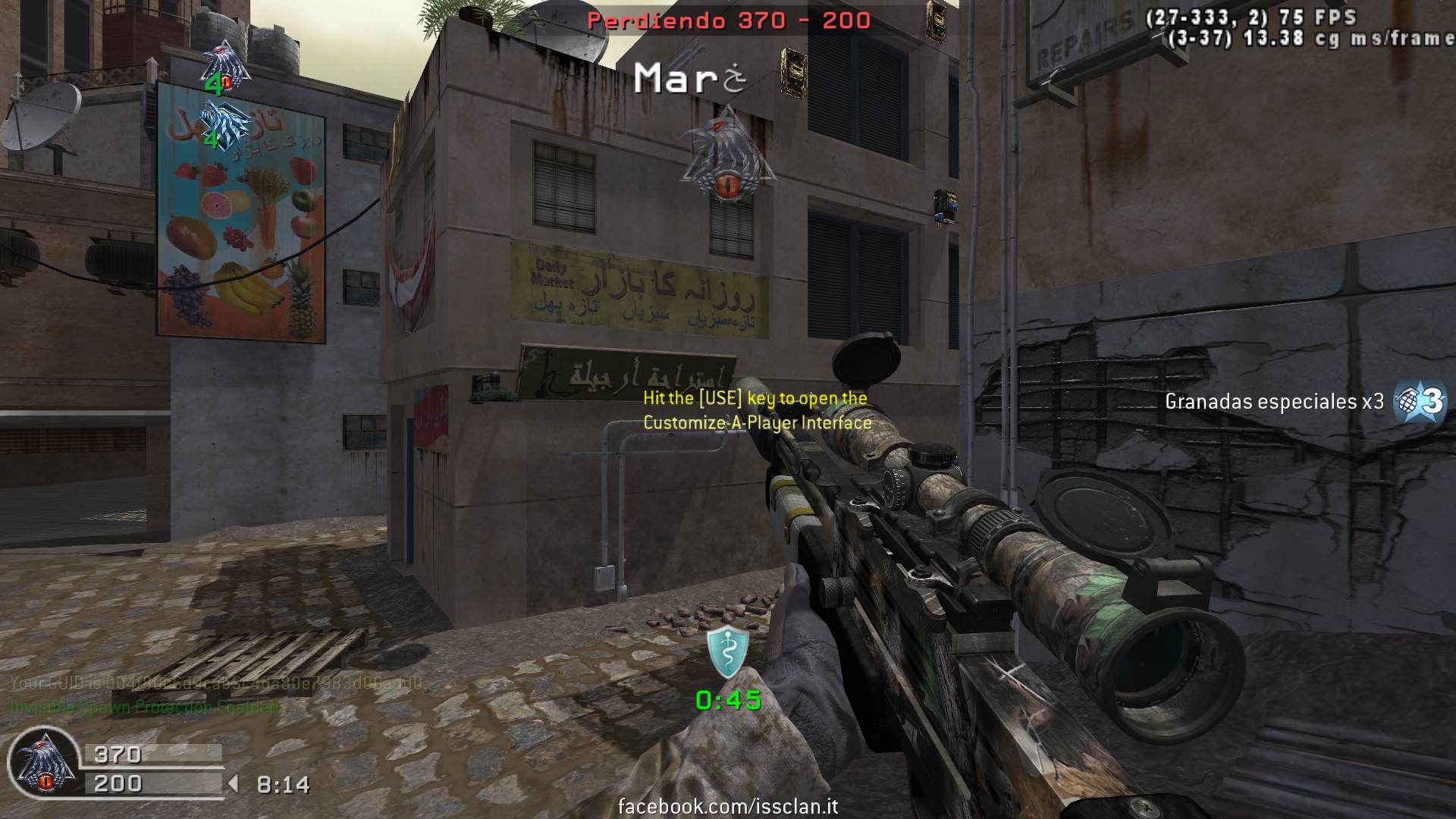
Task: Click the eye emblem marker below Mar
Action: (x=726, y=155)
